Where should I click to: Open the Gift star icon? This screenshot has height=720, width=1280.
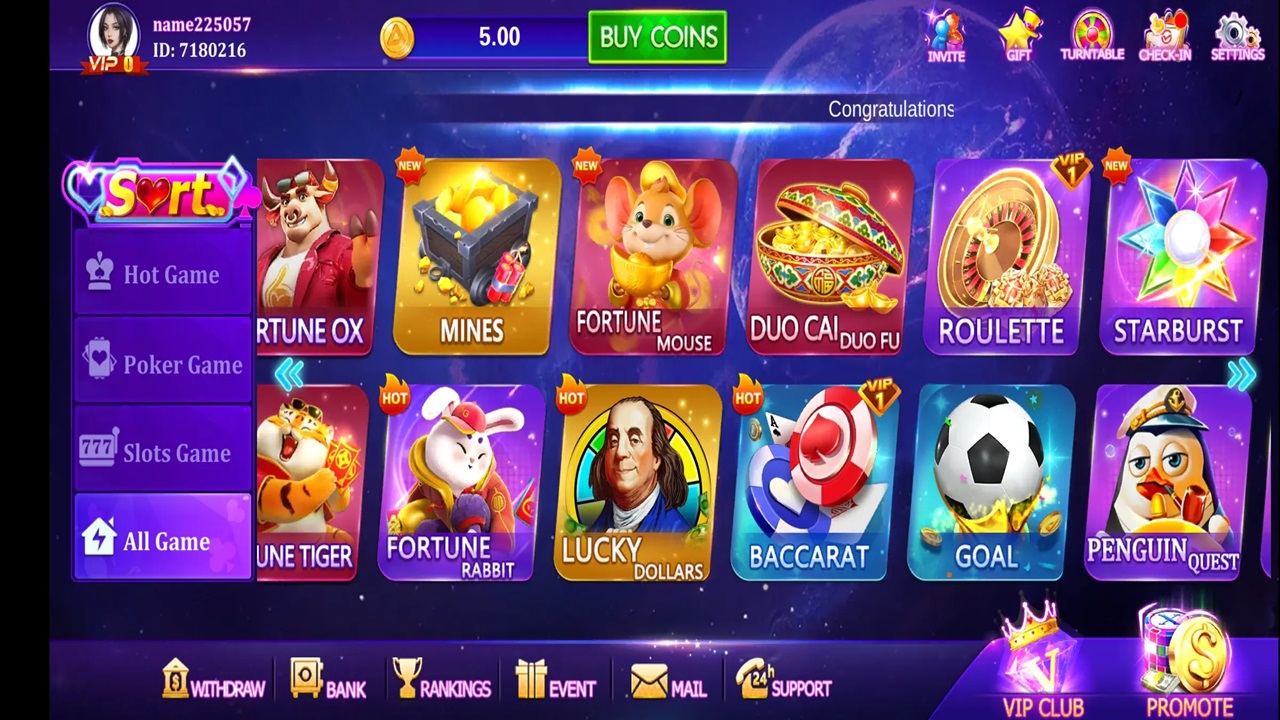point(1019,37)
